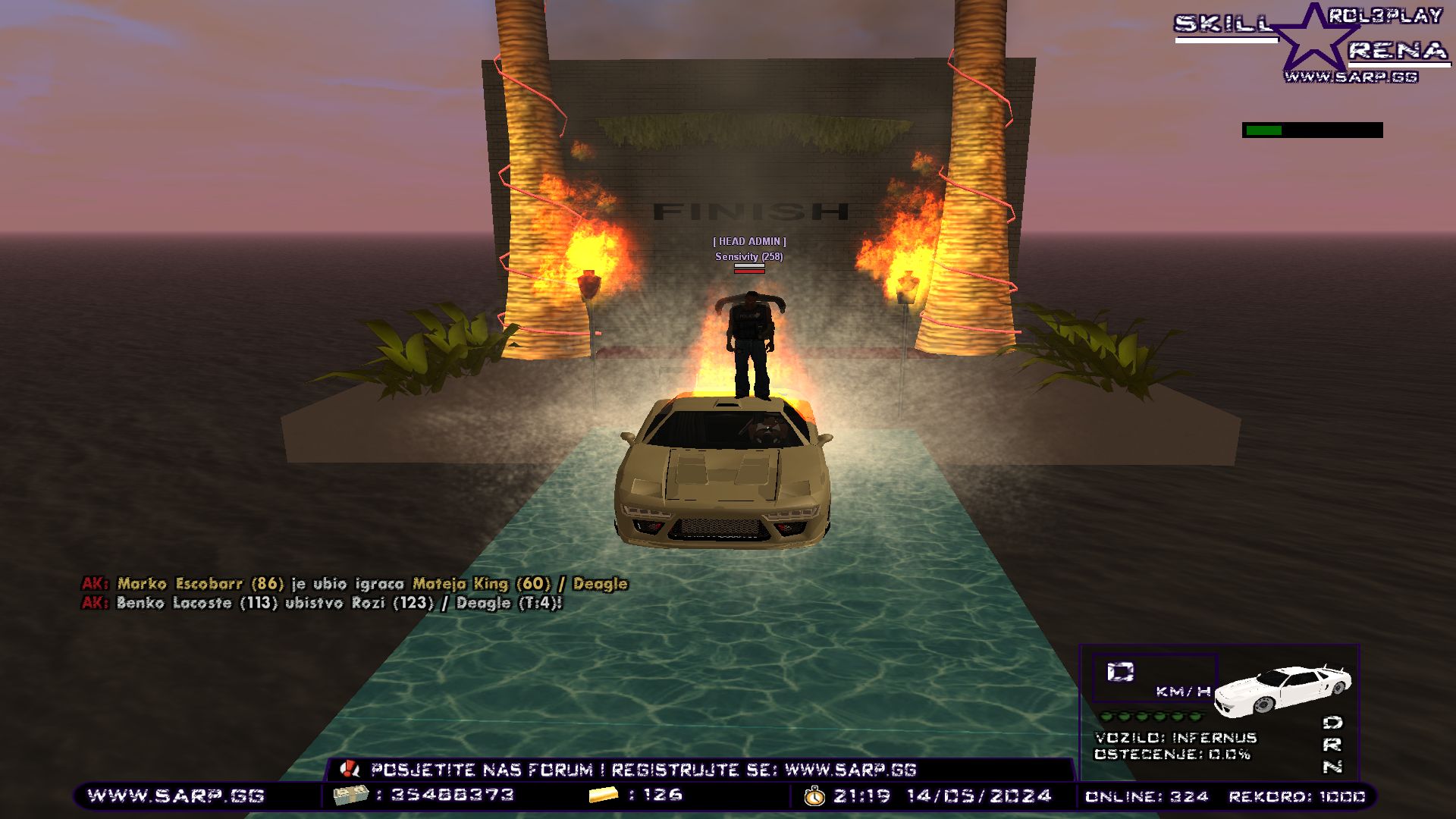Select the cash stack money icon

(350, 795)
